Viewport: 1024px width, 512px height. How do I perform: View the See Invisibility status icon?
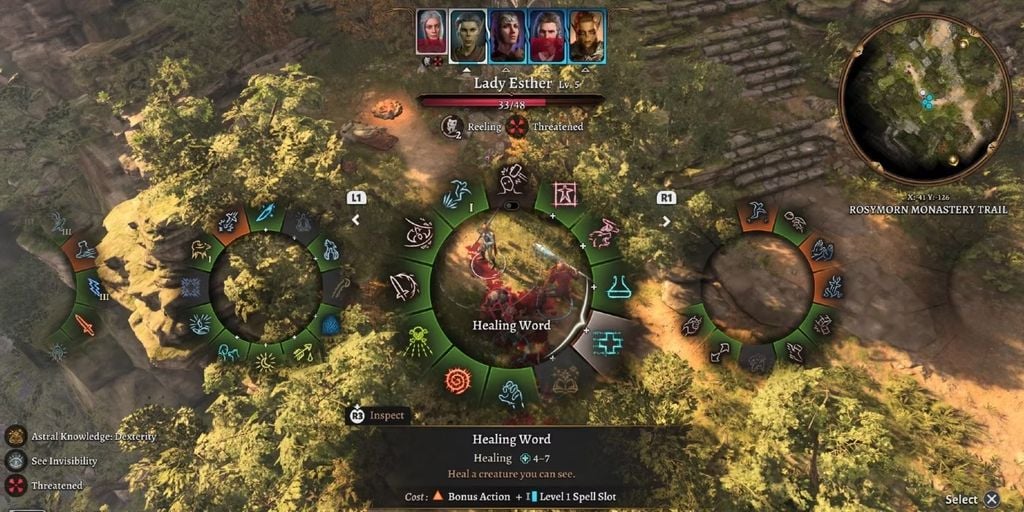tap(16, 461)
